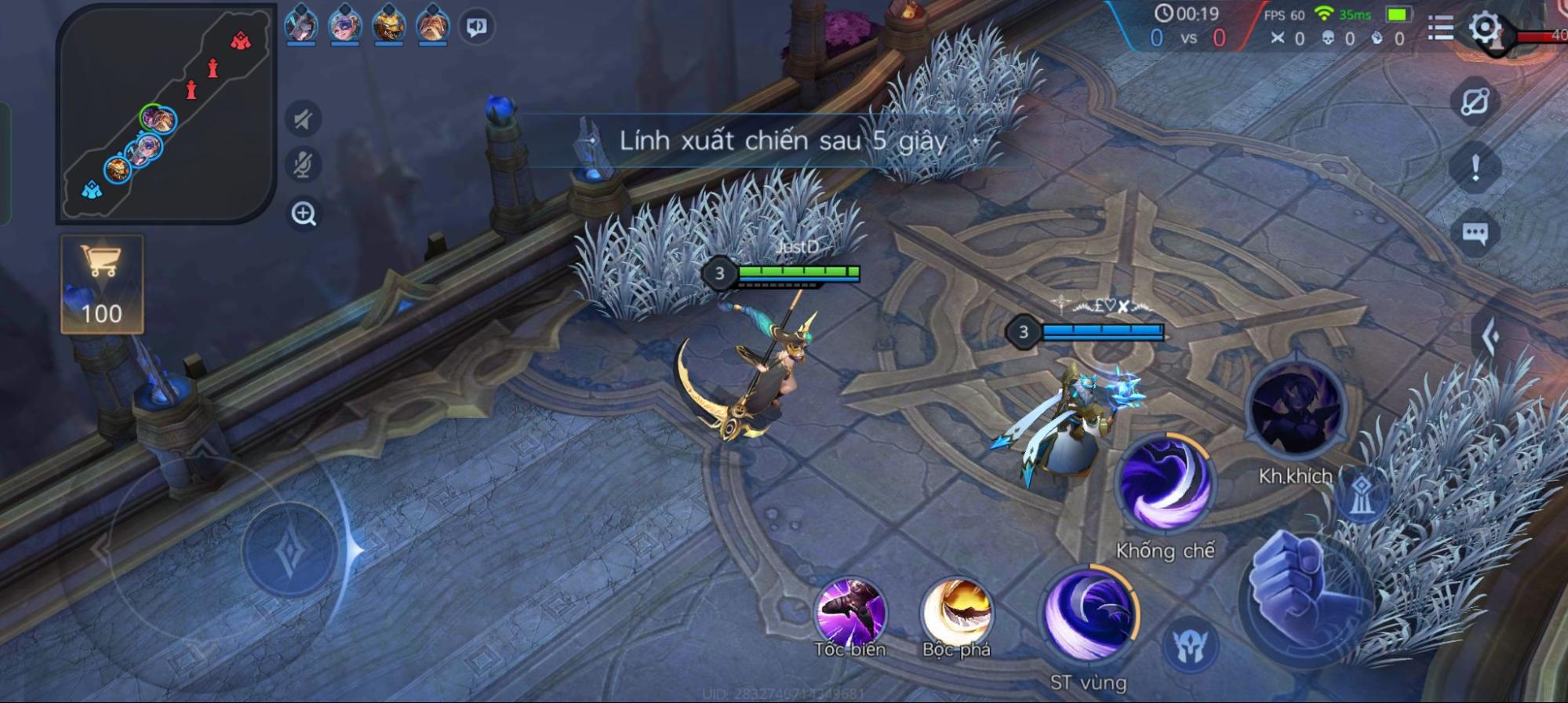Open the shop cart with 100 gold
1568x703 pixels.
[102, 284]
